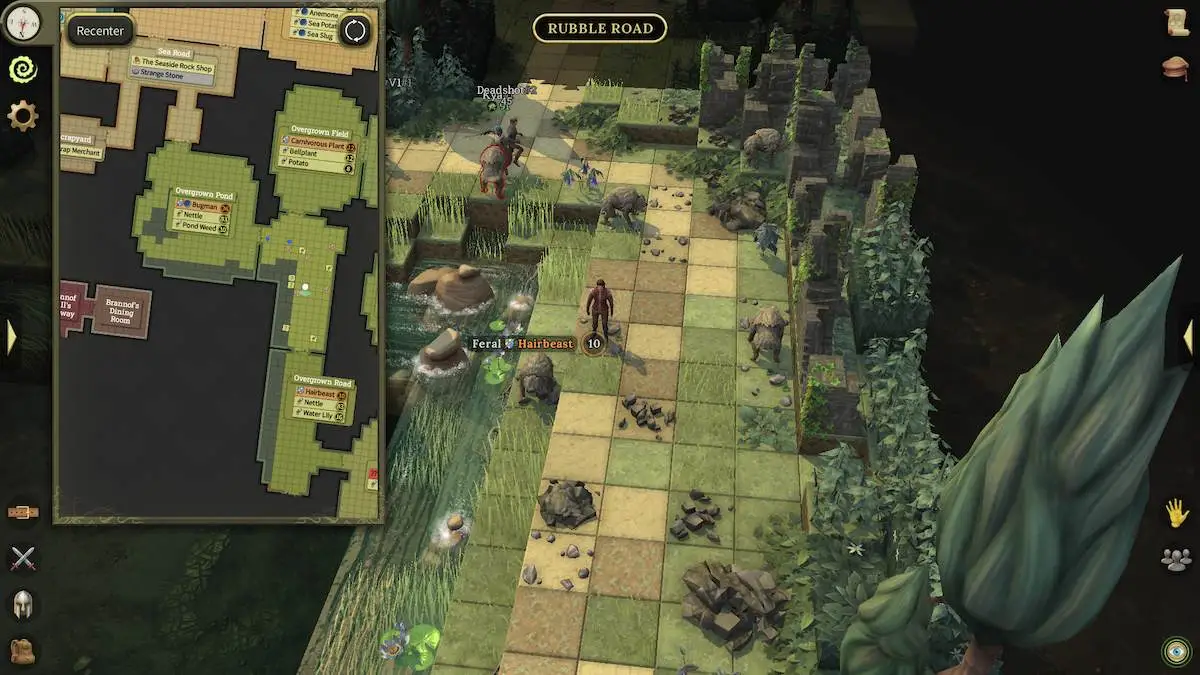Click the Recenter map button
The width and height of the screenshot is (1200, 675).
tap(100, 31)
